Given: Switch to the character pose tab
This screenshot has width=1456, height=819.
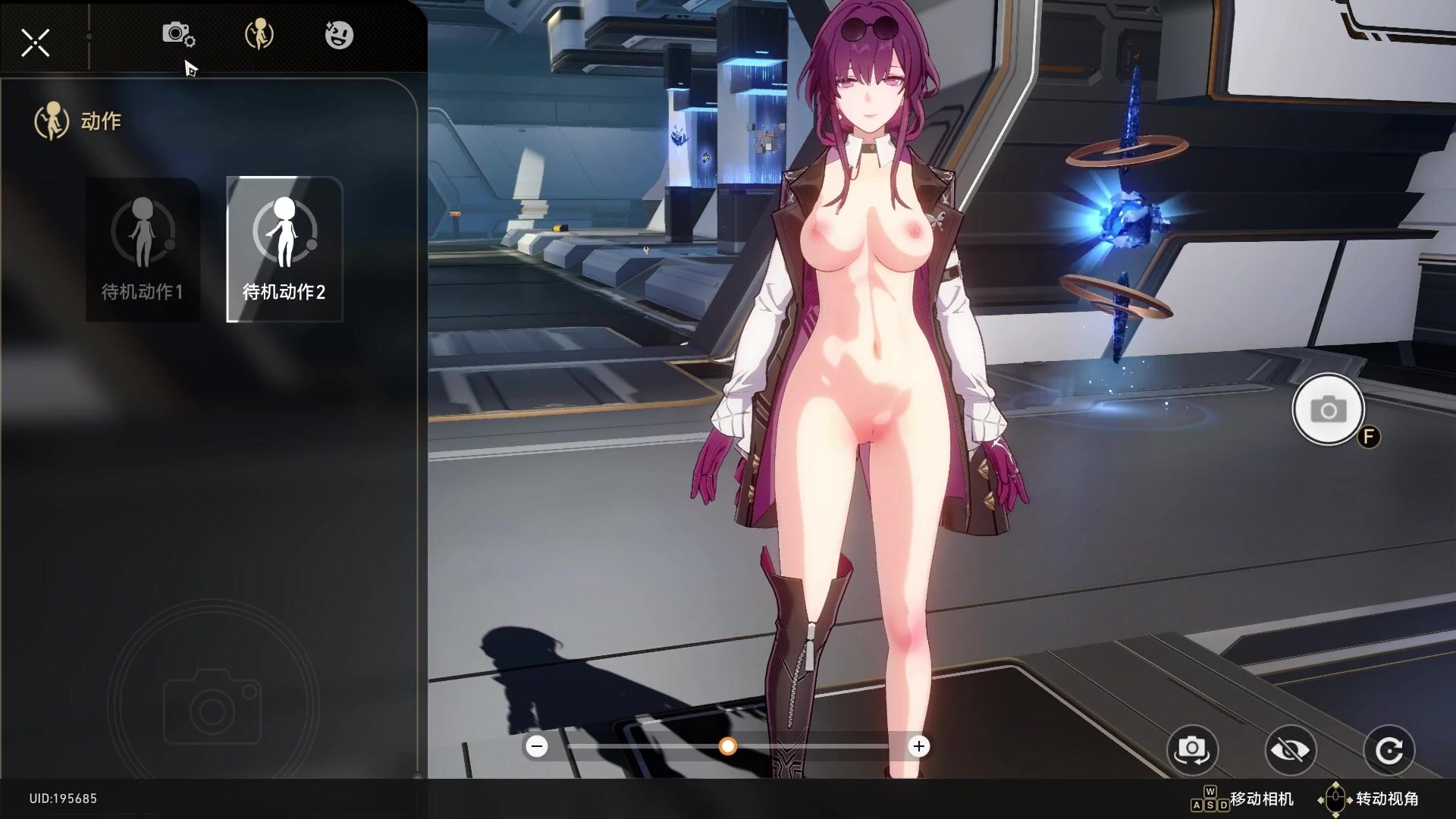Looking at the screenshot, I should [x=259, y=35].
